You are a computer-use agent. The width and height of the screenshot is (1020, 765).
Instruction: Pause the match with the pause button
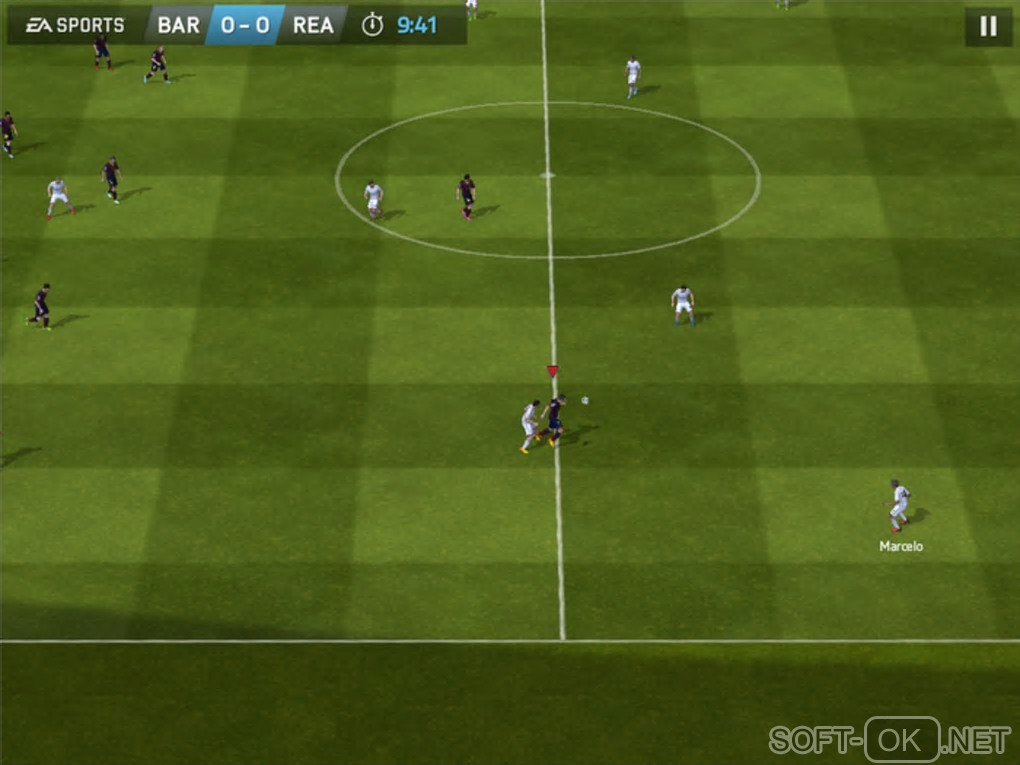coord(988,27)
